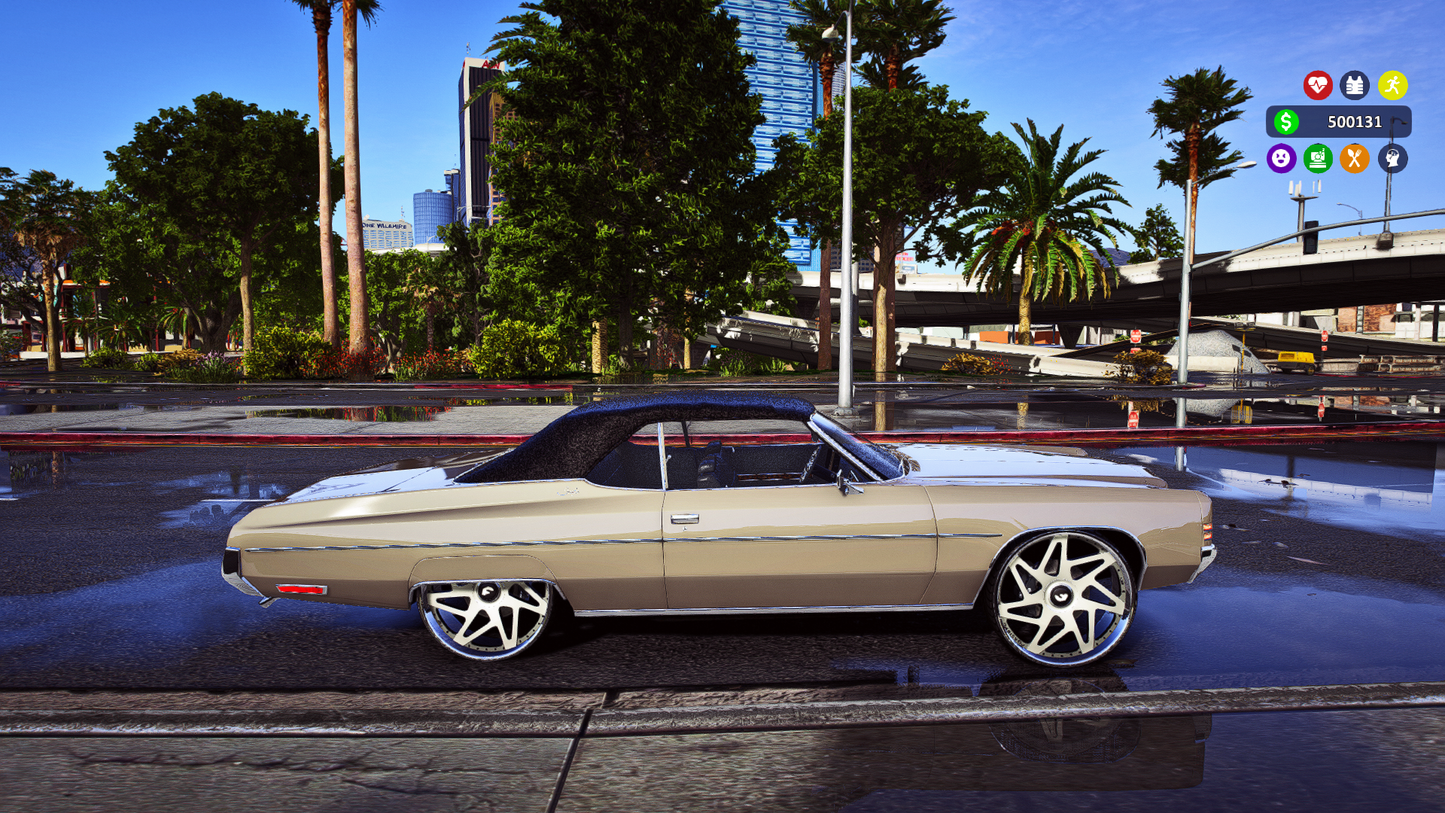Open the purple mood face icon

[x=1281, y=159]
